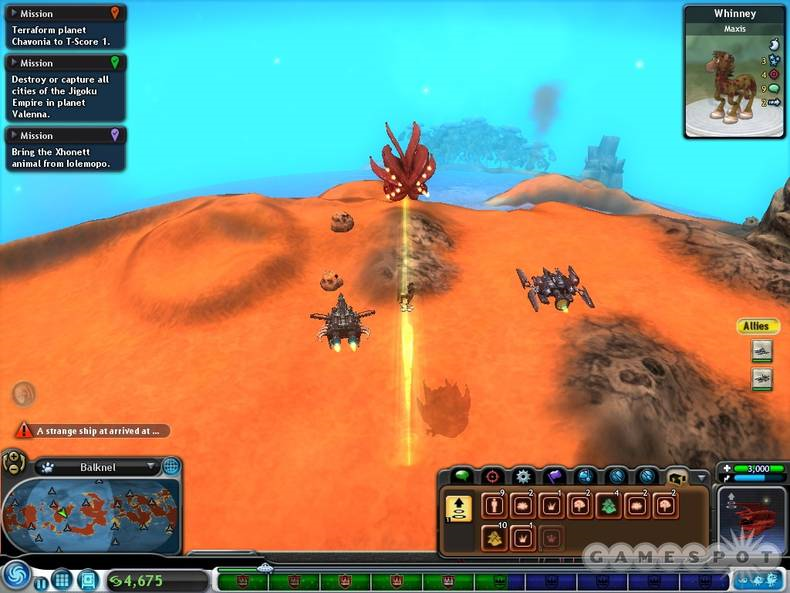This screenshot has width=790, height=593.
Task: Open the Terraform planet Chavonia mission
Action: coord(64,30)
